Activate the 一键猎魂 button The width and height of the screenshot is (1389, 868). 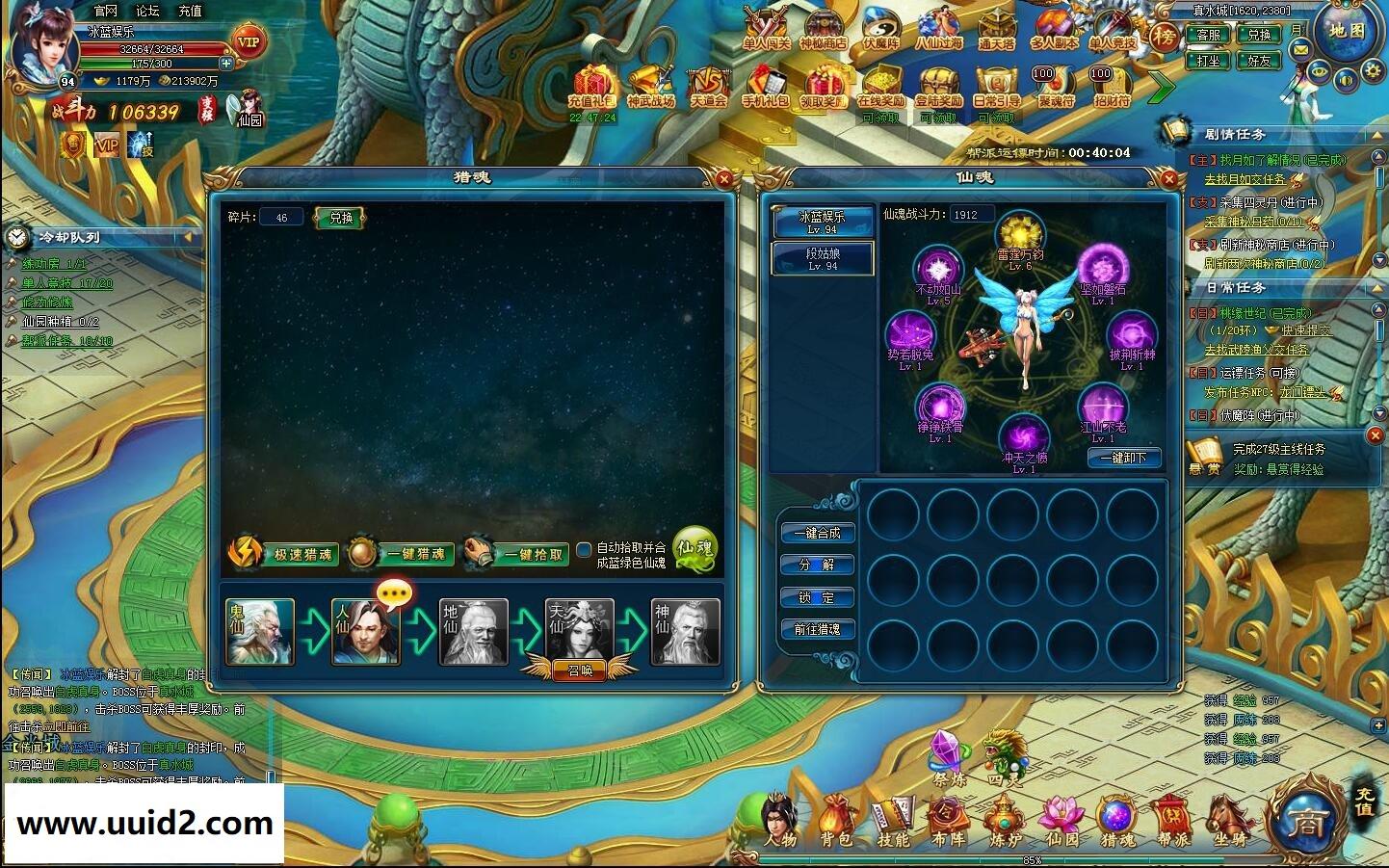tap(402, 554)
